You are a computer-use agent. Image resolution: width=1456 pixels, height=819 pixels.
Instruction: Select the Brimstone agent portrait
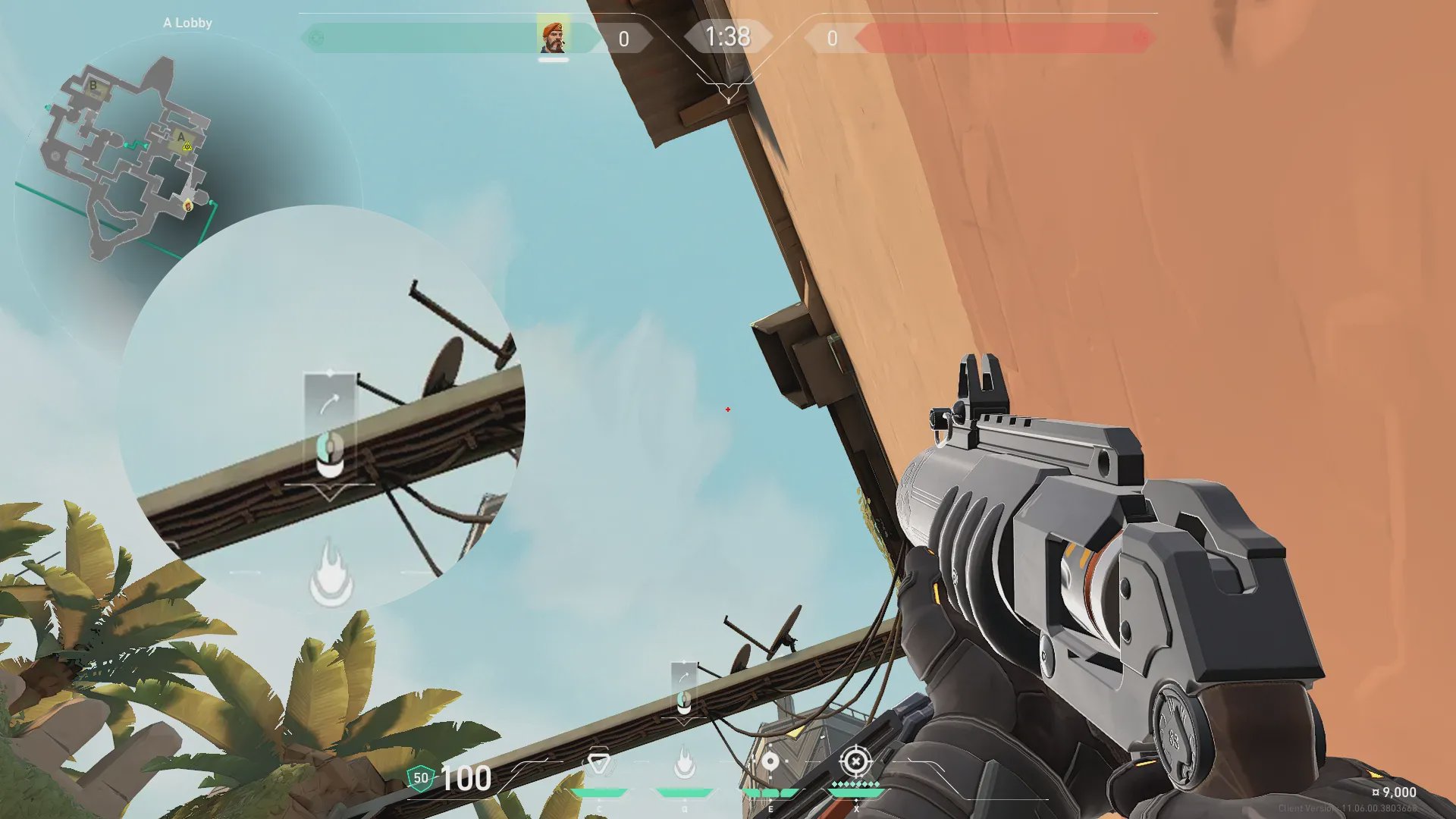553,37
